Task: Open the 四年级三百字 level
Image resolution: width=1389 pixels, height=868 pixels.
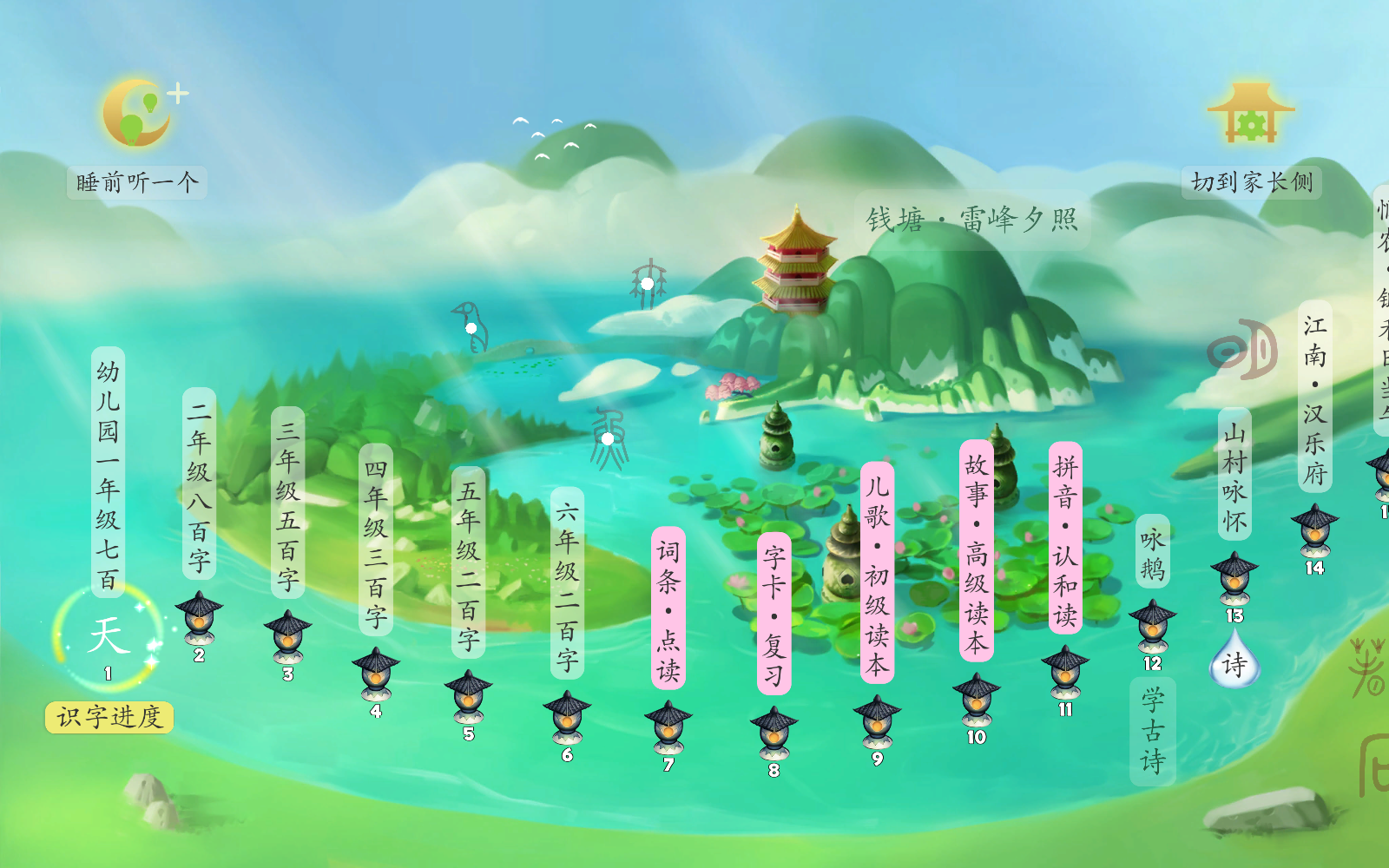Action: click(375, 542)
